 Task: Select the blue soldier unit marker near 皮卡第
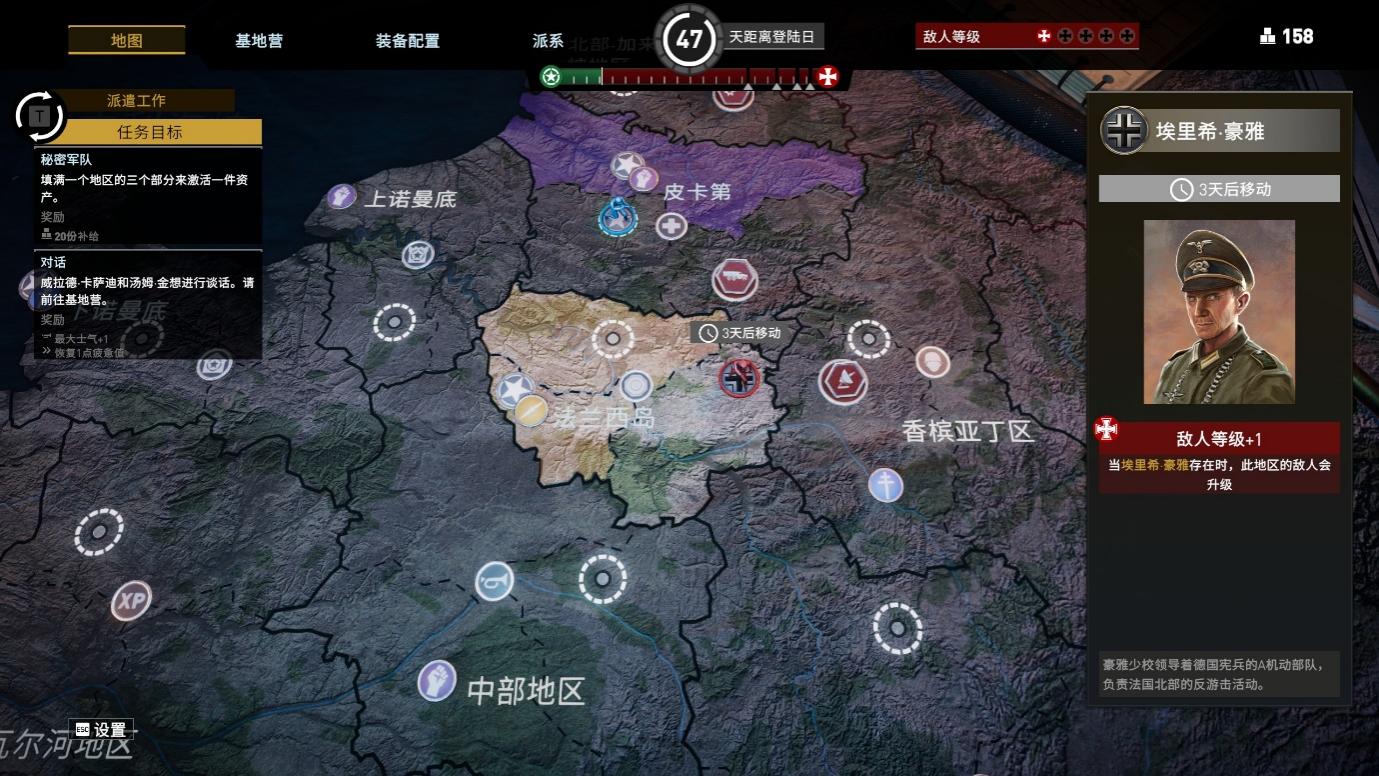tap(616, 220)
